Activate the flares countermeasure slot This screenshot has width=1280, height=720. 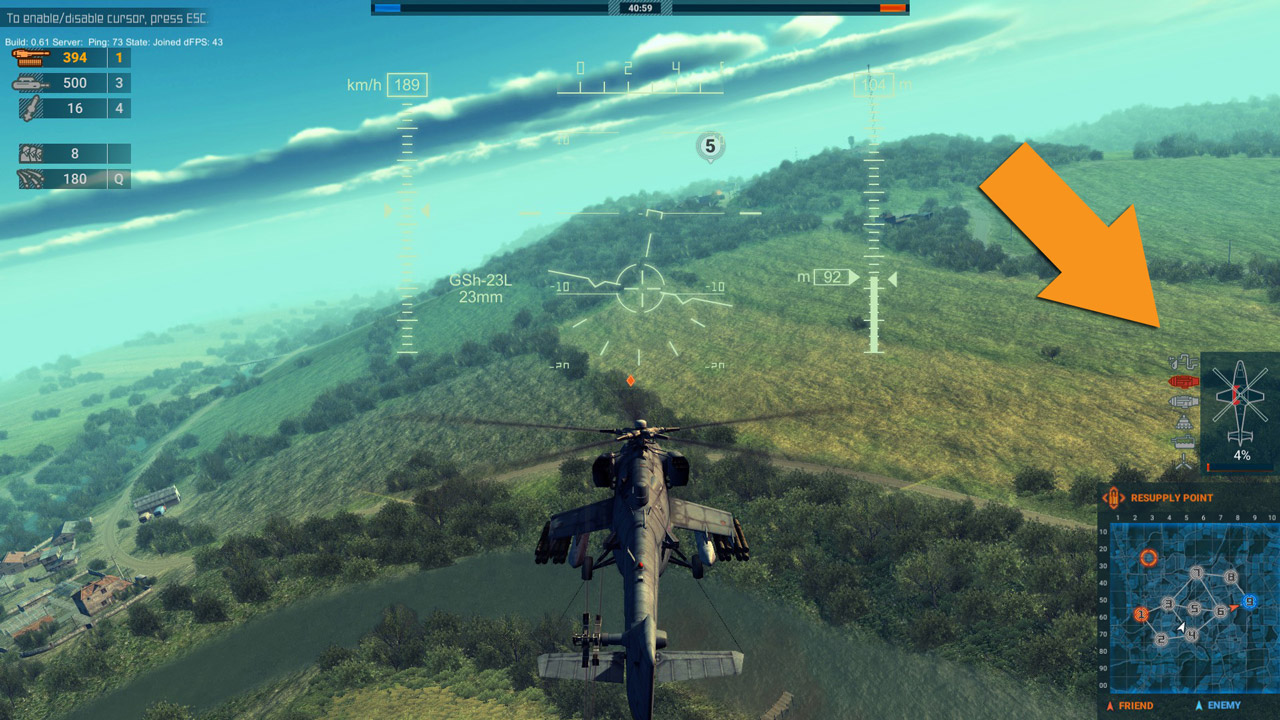pos(70,179)
